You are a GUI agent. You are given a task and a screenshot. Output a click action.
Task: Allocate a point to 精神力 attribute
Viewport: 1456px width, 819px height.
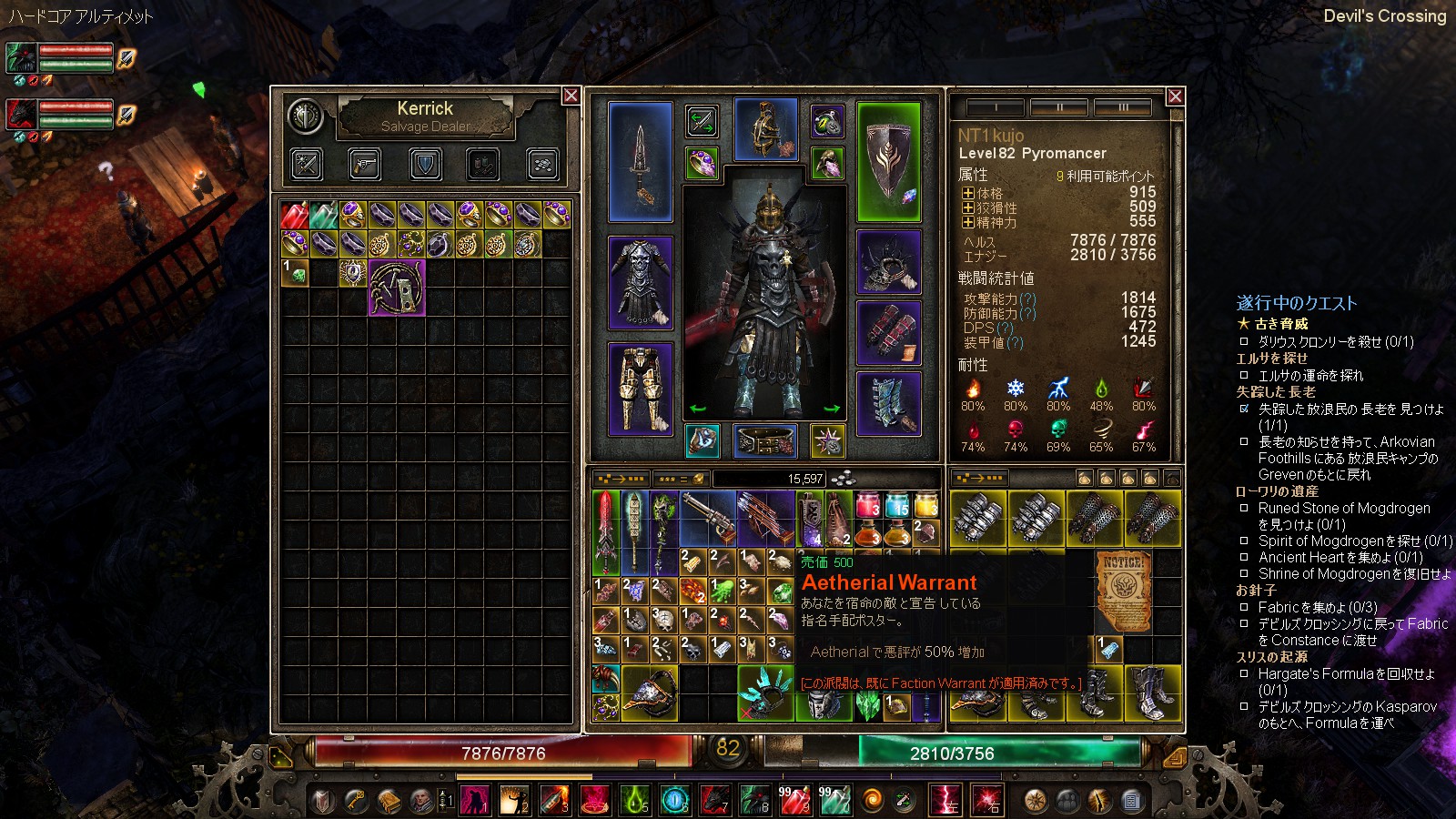coord(968,221)
